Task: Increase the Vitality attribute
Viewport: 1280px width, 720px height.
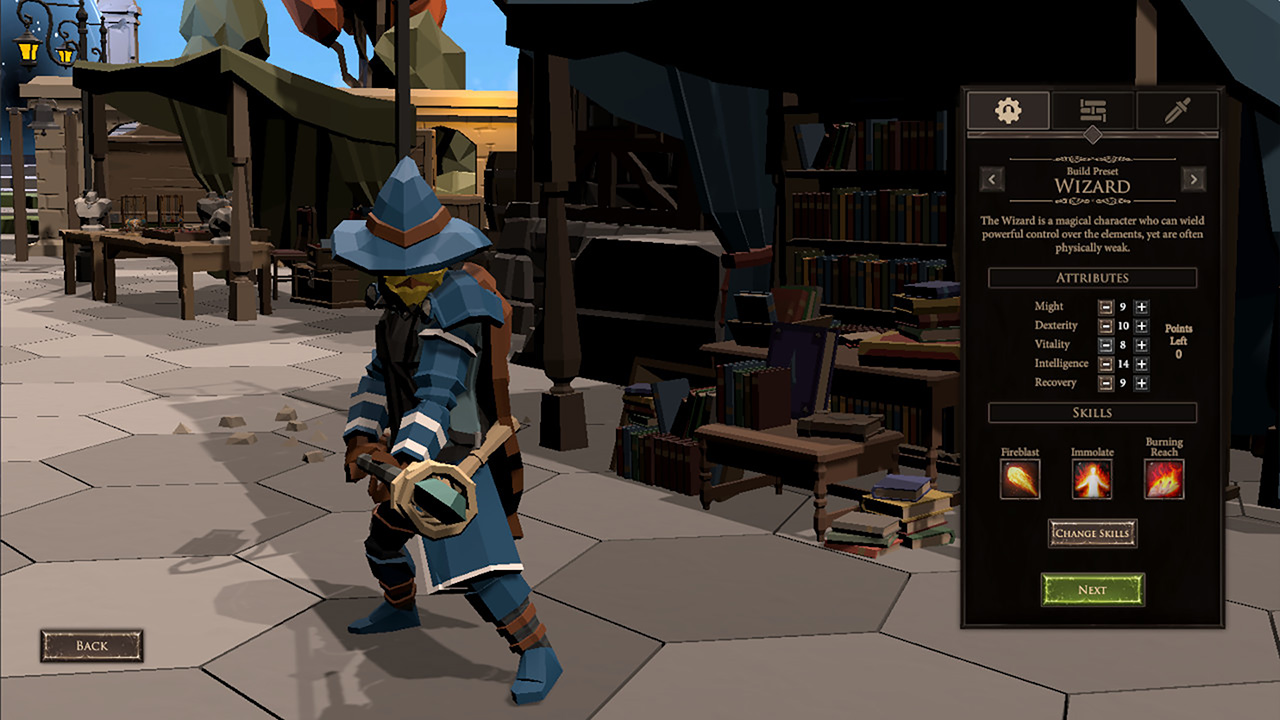Action: pyautogui.click(x=1141, y=345)
